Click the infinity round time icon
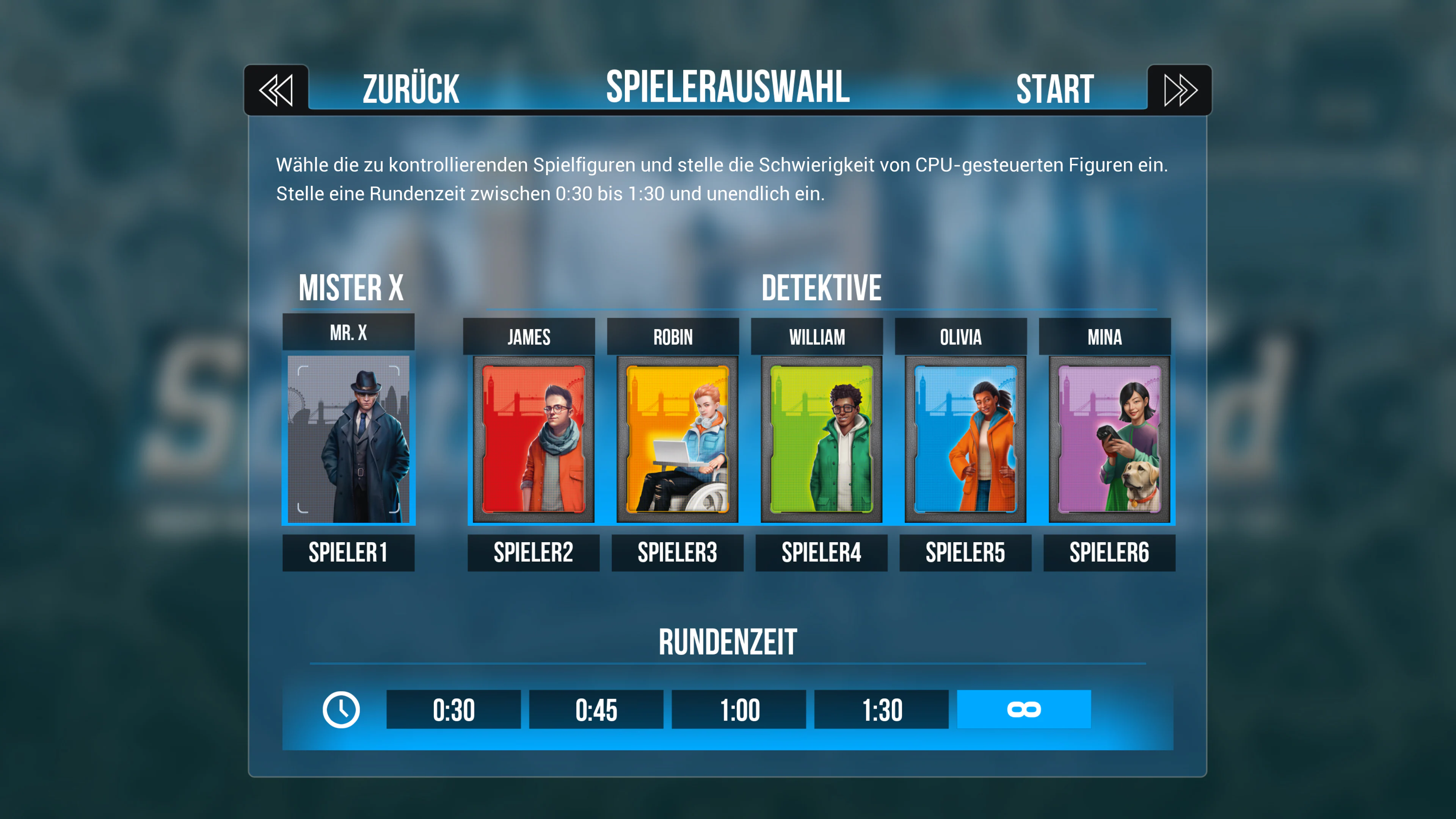 click(1023, 709)
